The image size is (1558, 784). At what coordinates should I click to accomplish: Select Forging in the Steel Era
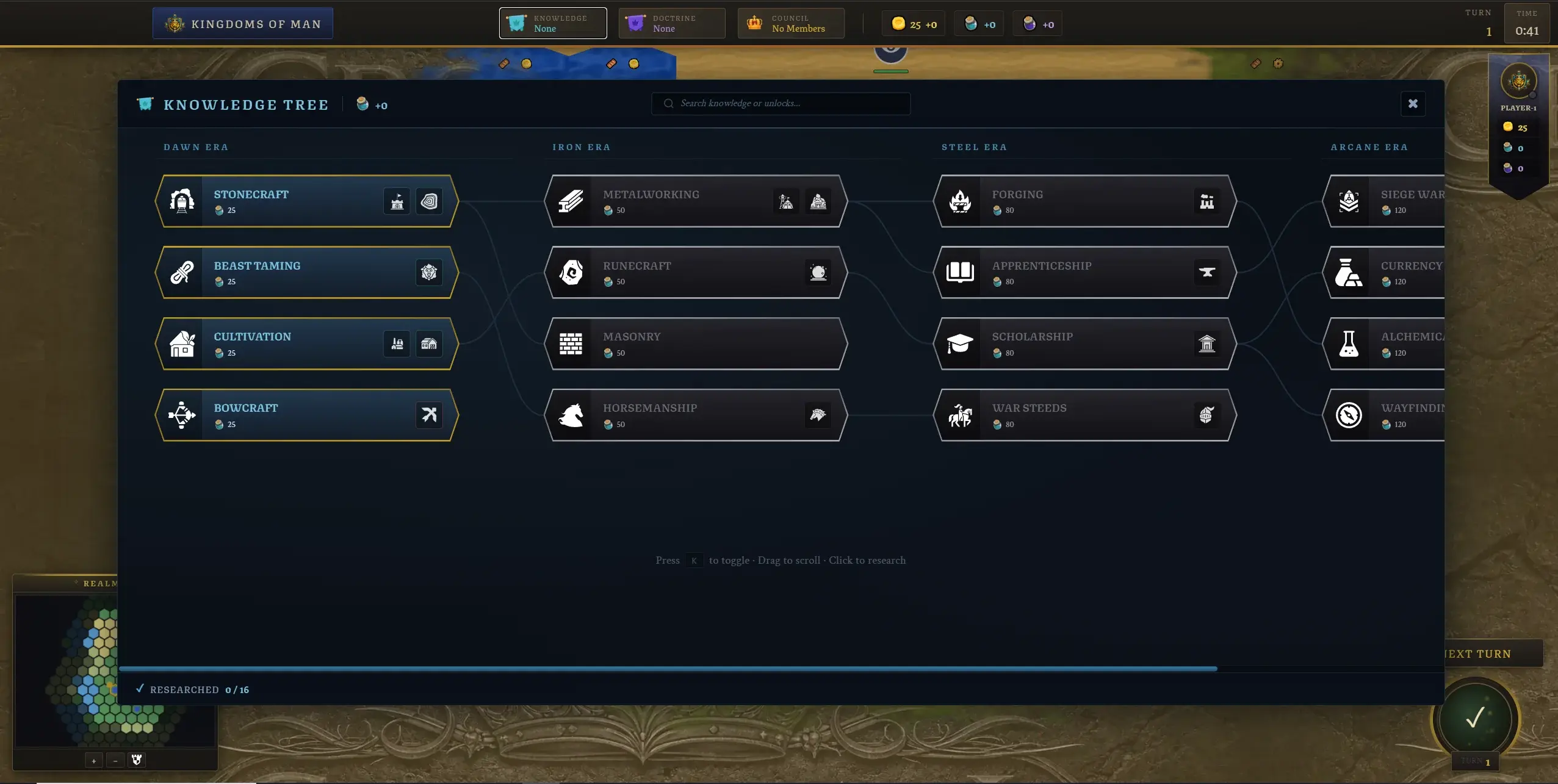(x=1068, y=201)
